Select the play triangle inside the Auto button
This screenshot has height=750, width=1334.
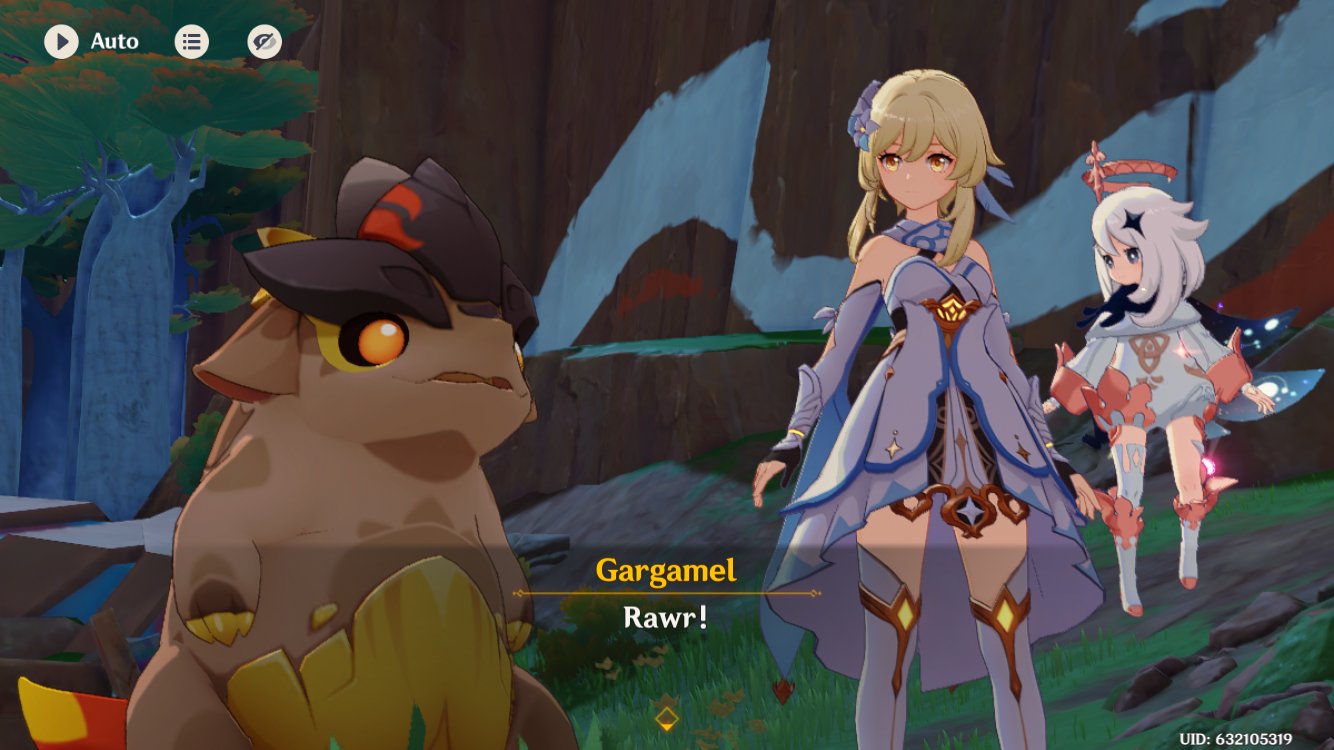click(60, 41)
